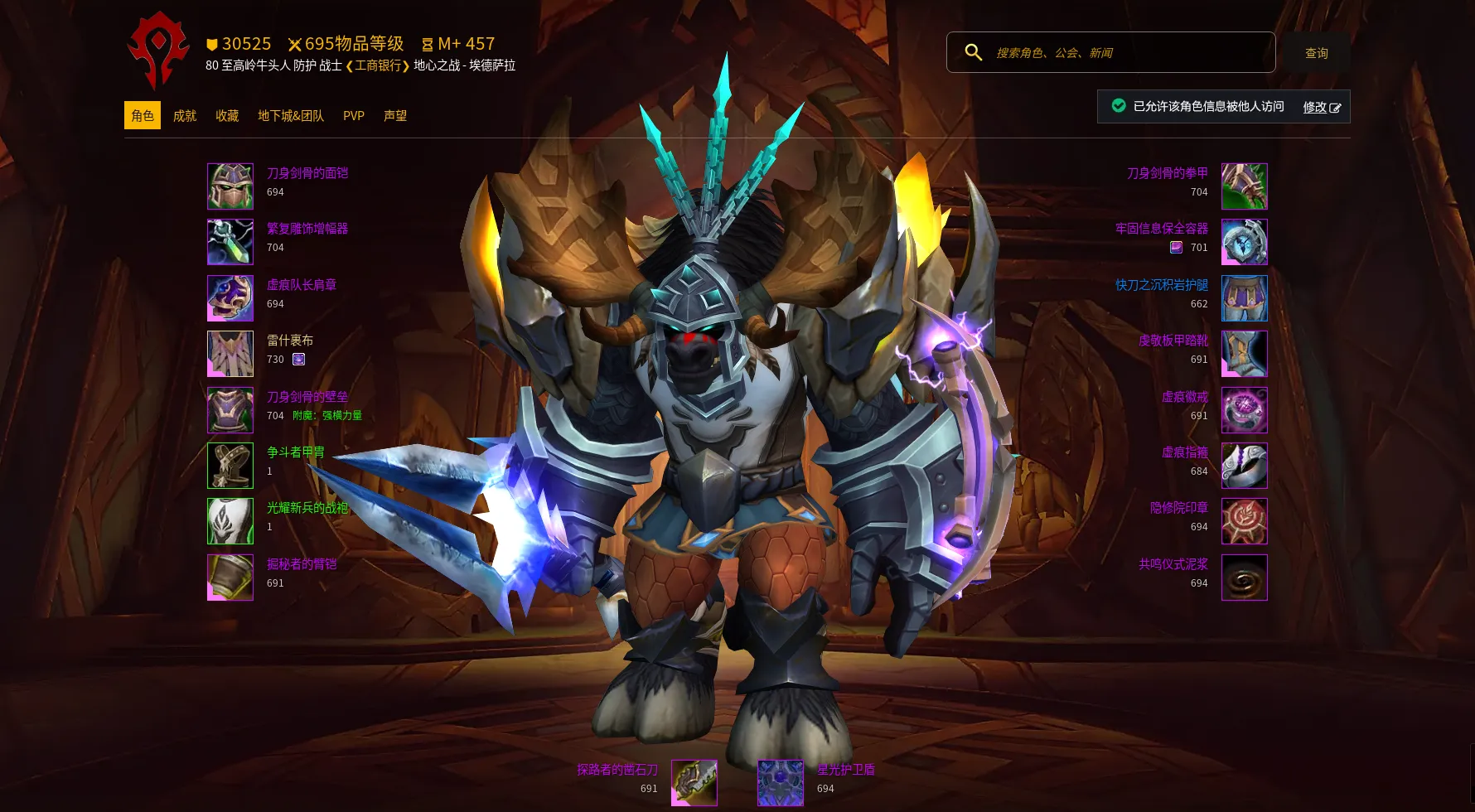The image size is (1475, 812).
Task: Select the 星光护卫盾 shield icon
Action: coord(781,783)
